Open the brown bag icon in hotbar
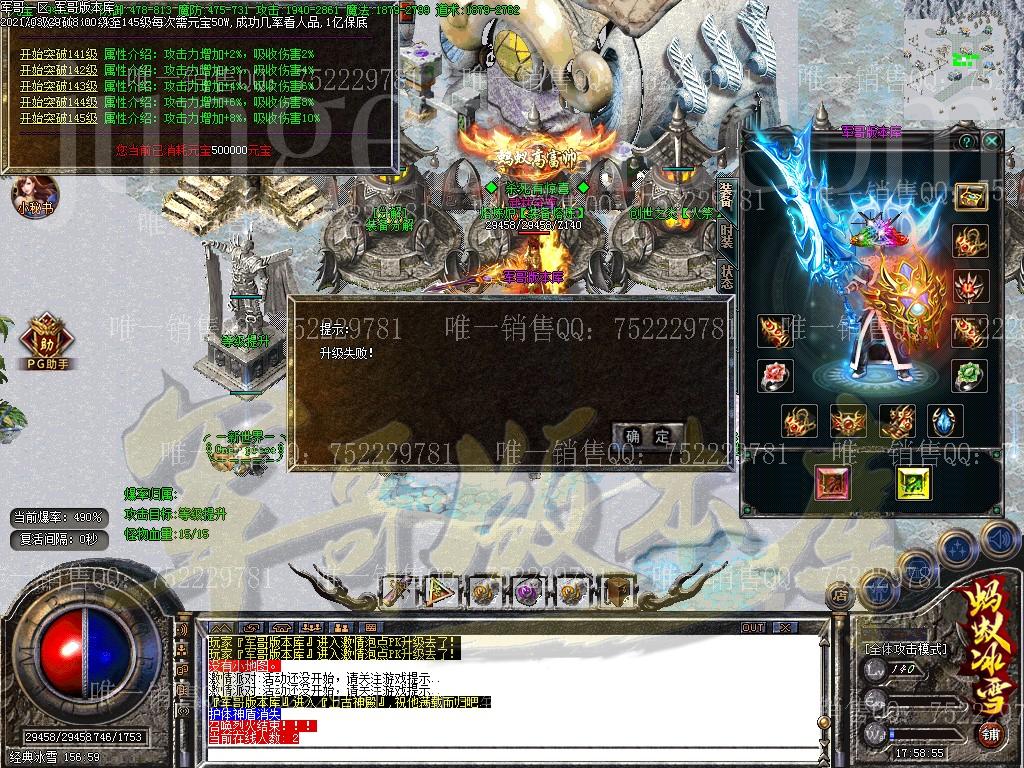This screenshot has width=1024, height=768. click(617, 591)
